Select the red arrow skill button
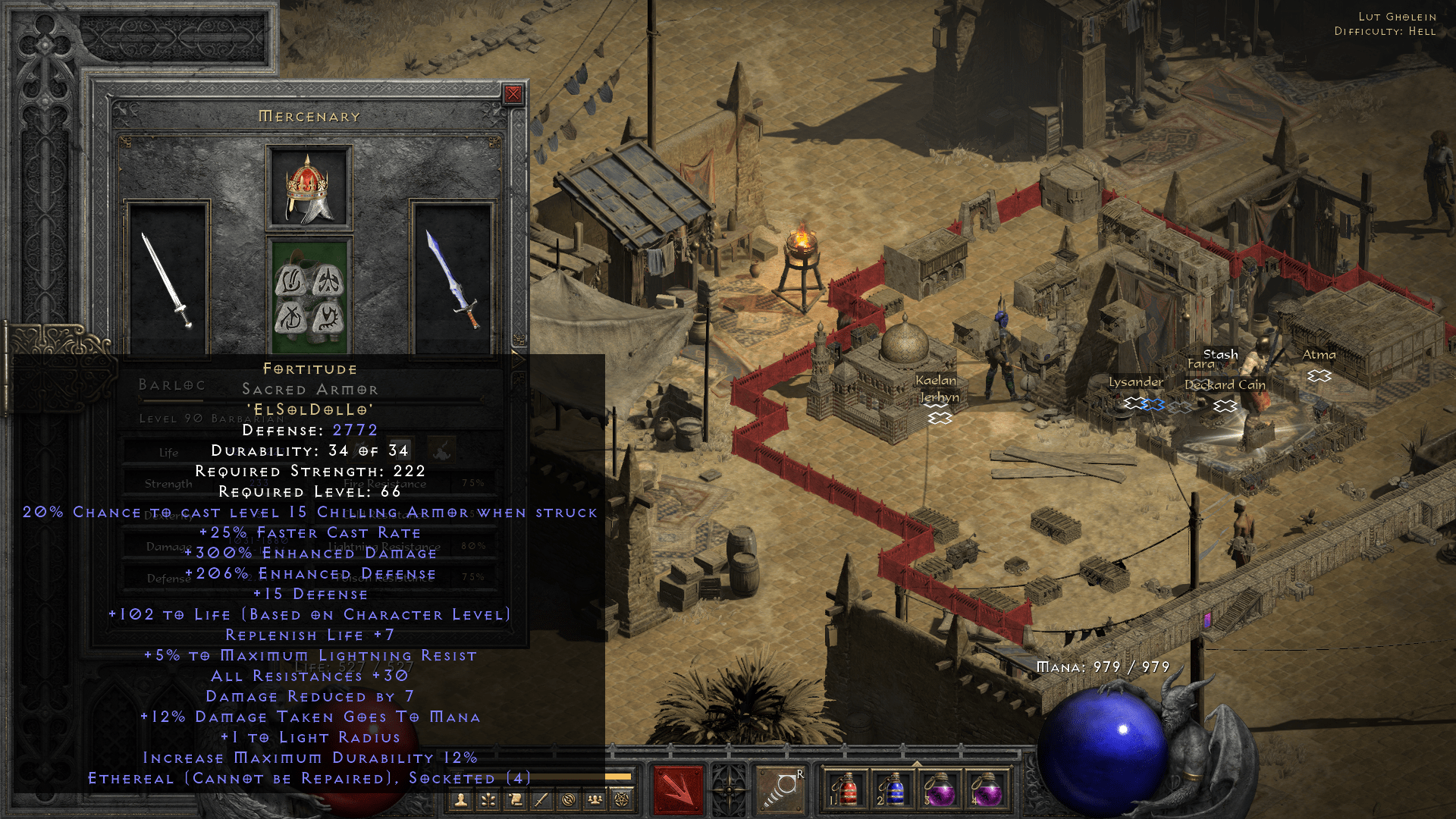 tap(677, 789)
